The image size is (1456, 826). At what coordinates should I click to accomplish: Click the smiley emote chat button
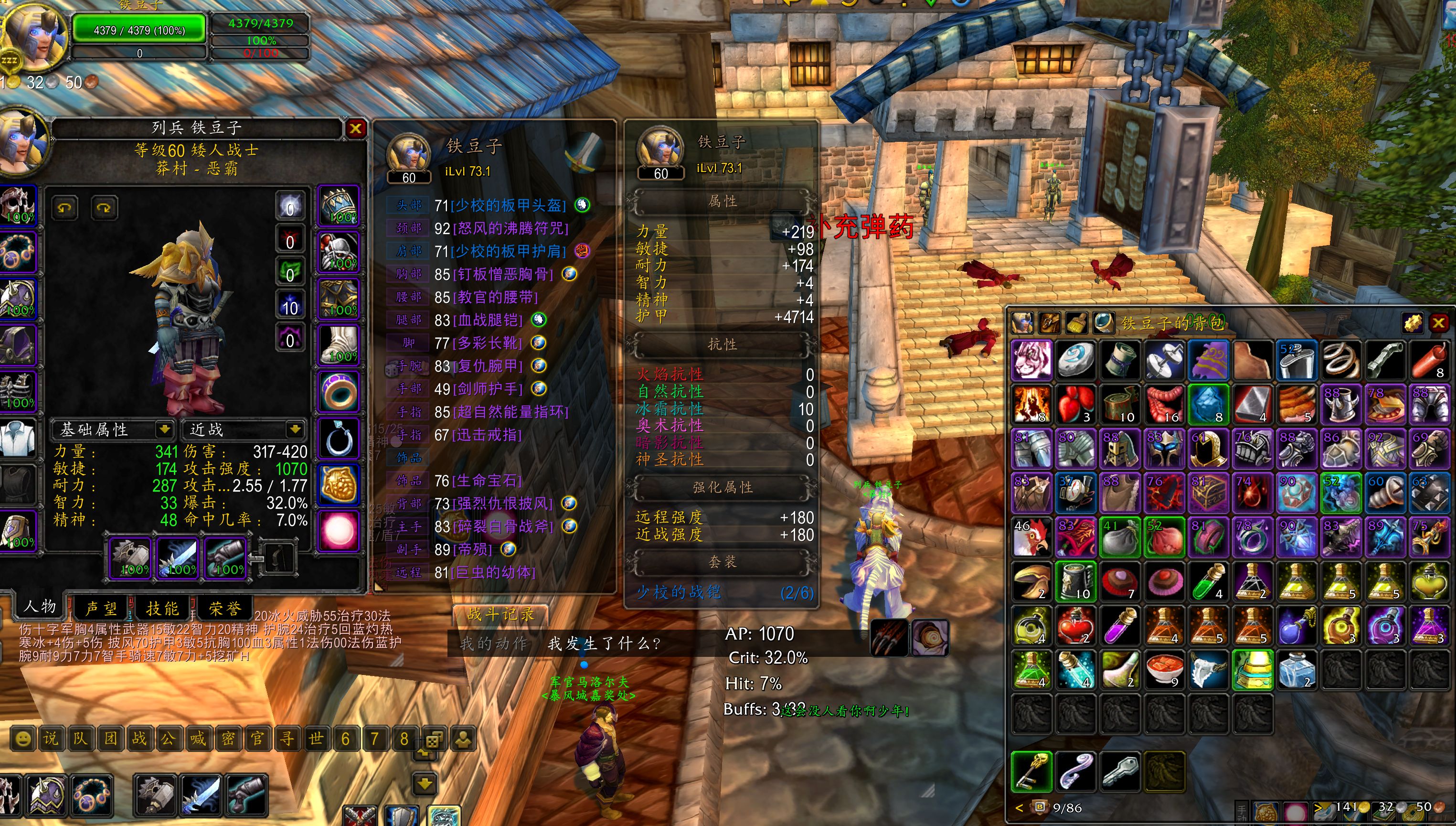click(22, 739)
